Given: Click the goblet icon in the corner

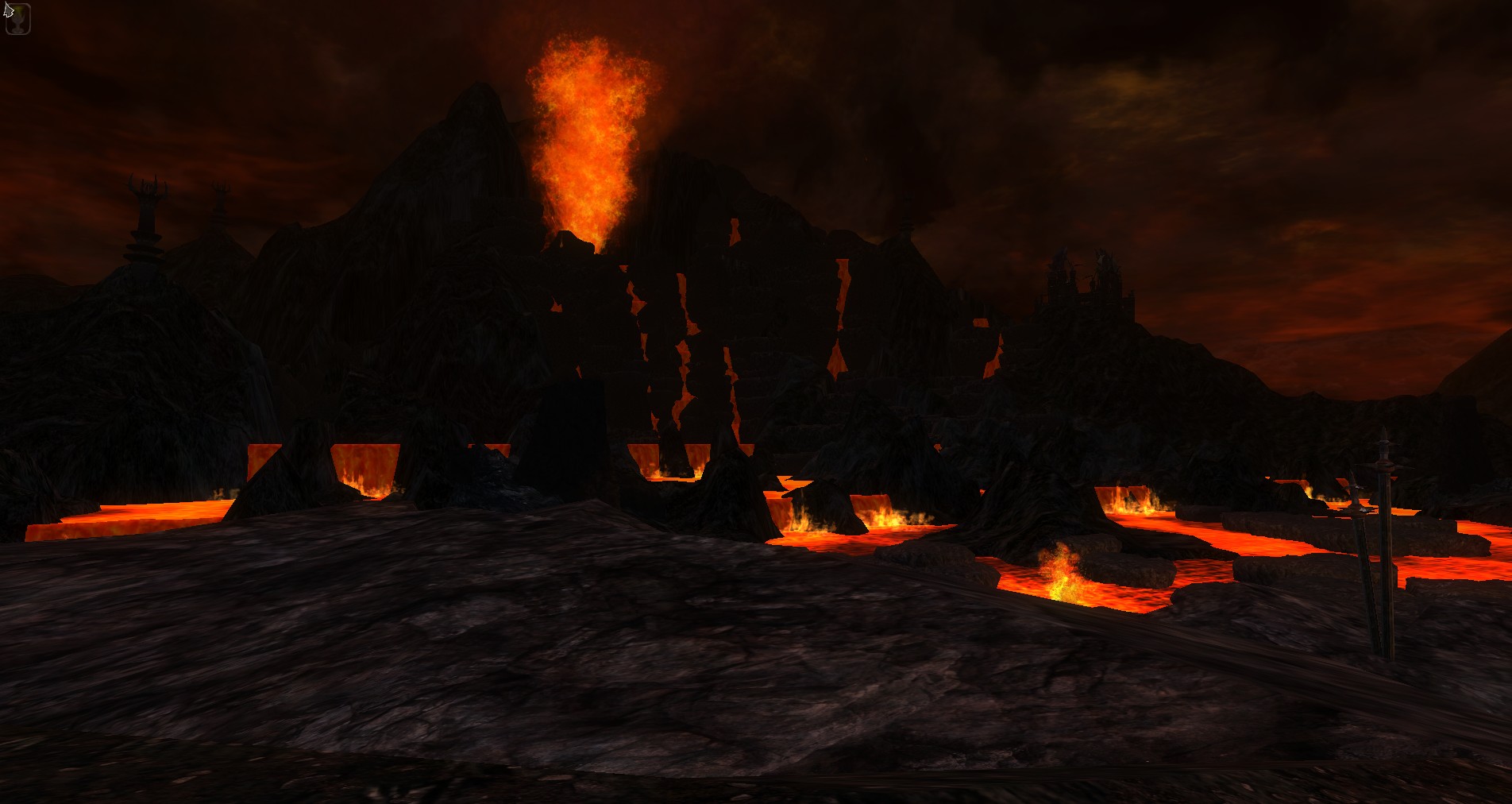Looking at the screenshot, I should coord(17,19).
